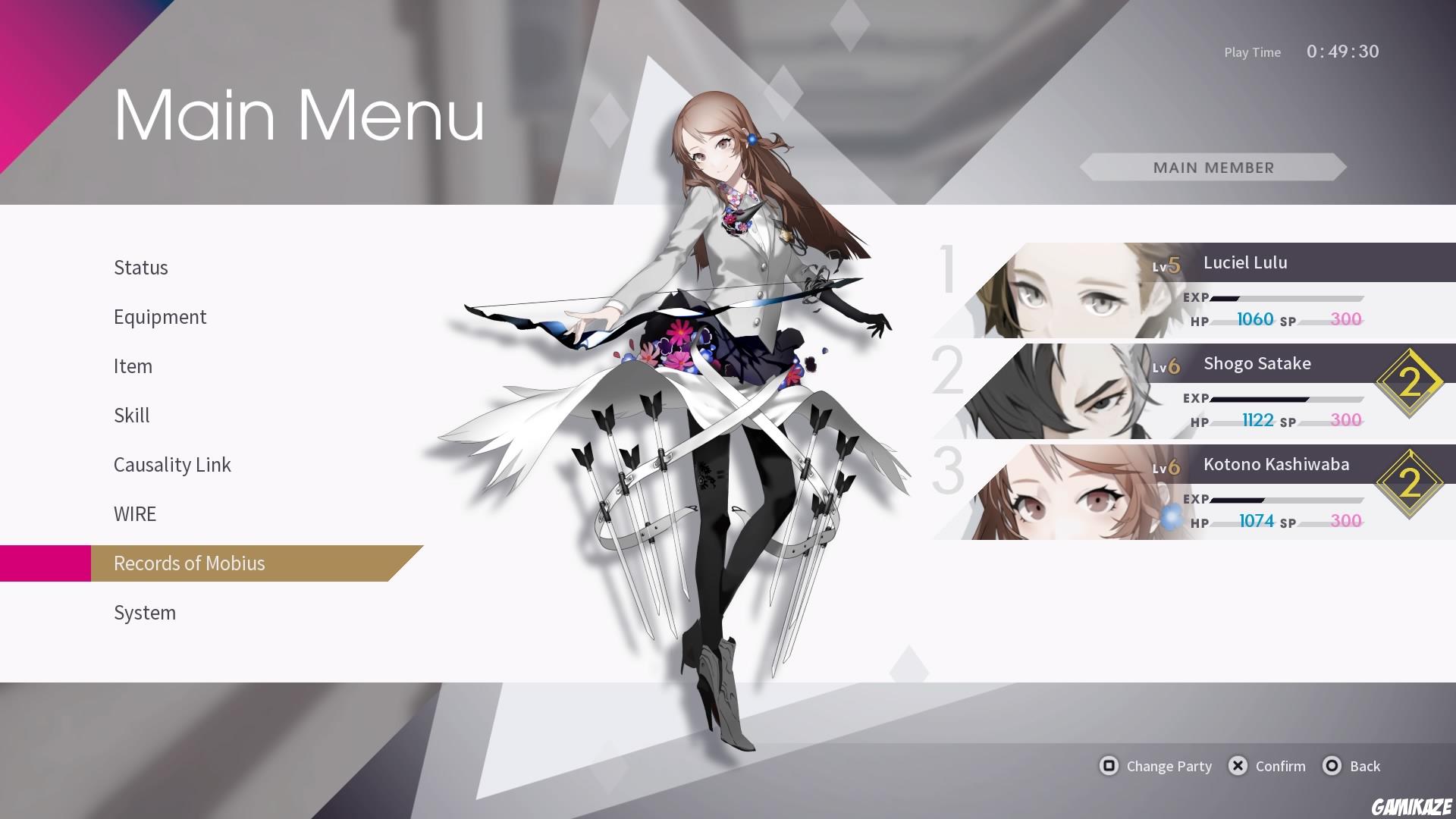
Task: Select the Causality Link entry
Action: [172, 465]
